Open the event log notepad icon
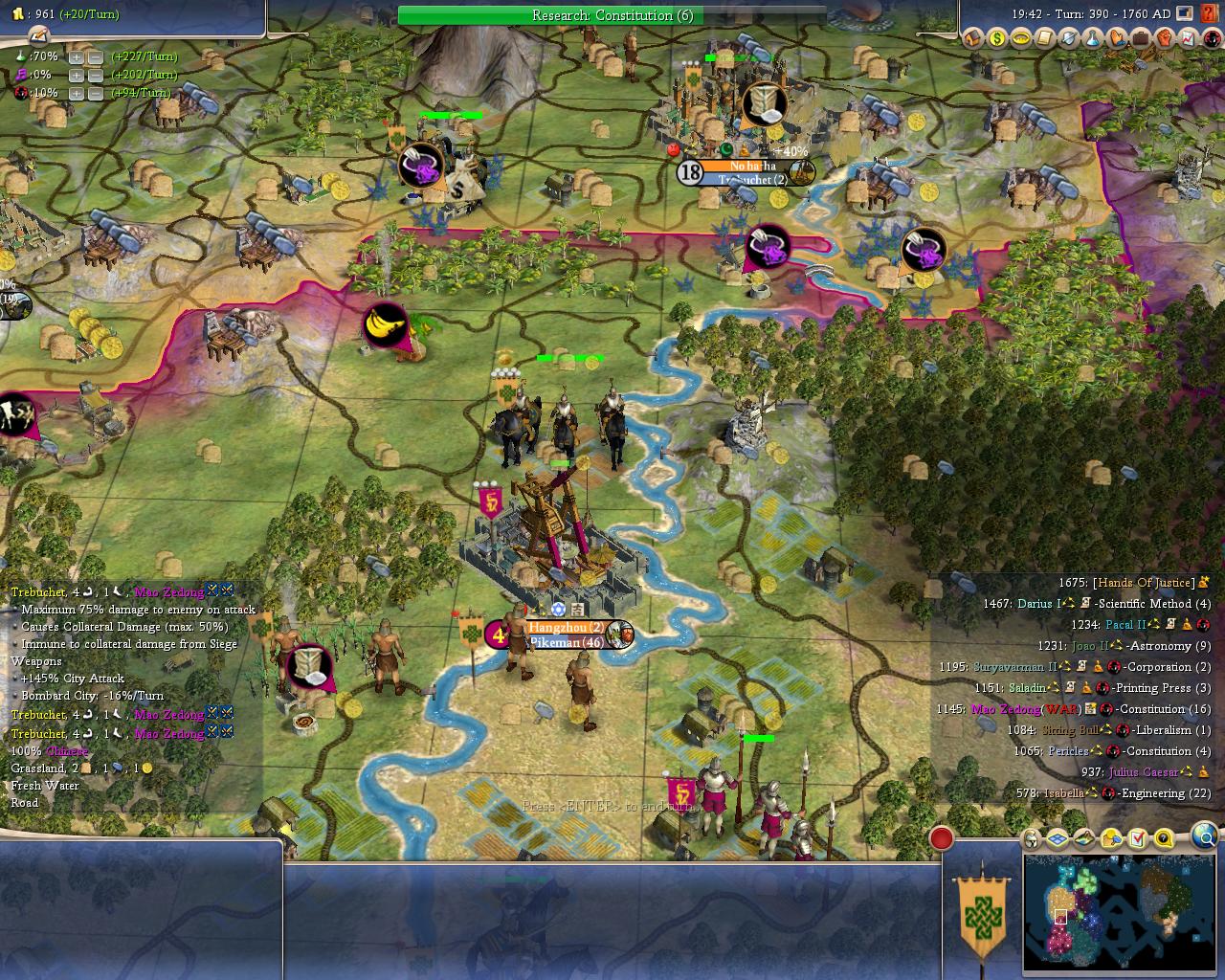 point(38,35)
